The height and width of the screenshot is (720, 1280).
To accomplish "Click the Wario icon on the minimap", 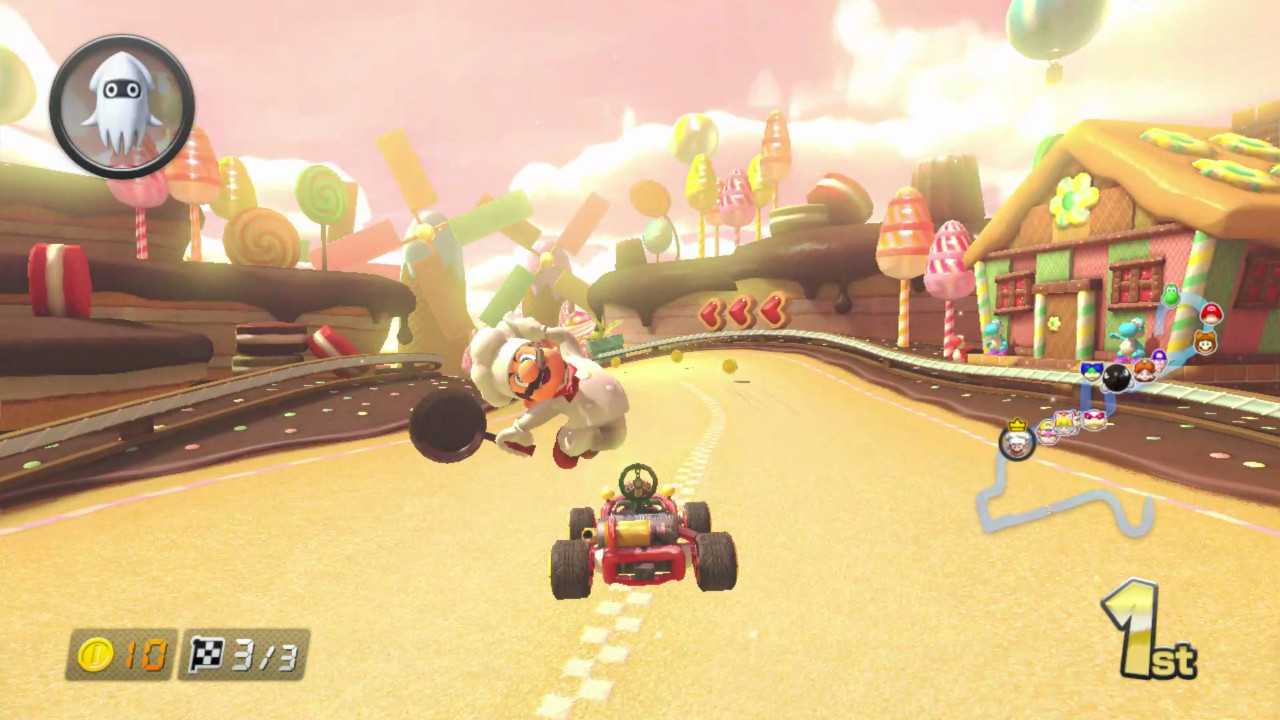I will pos(1046,431).
